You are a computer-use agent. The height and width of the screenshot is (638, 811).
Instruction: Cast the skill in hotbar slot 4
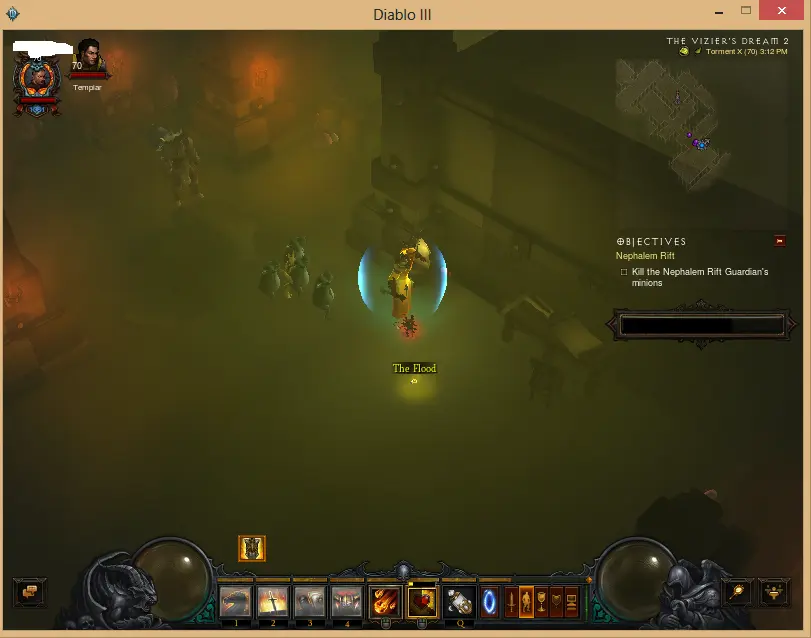point(347,601)
